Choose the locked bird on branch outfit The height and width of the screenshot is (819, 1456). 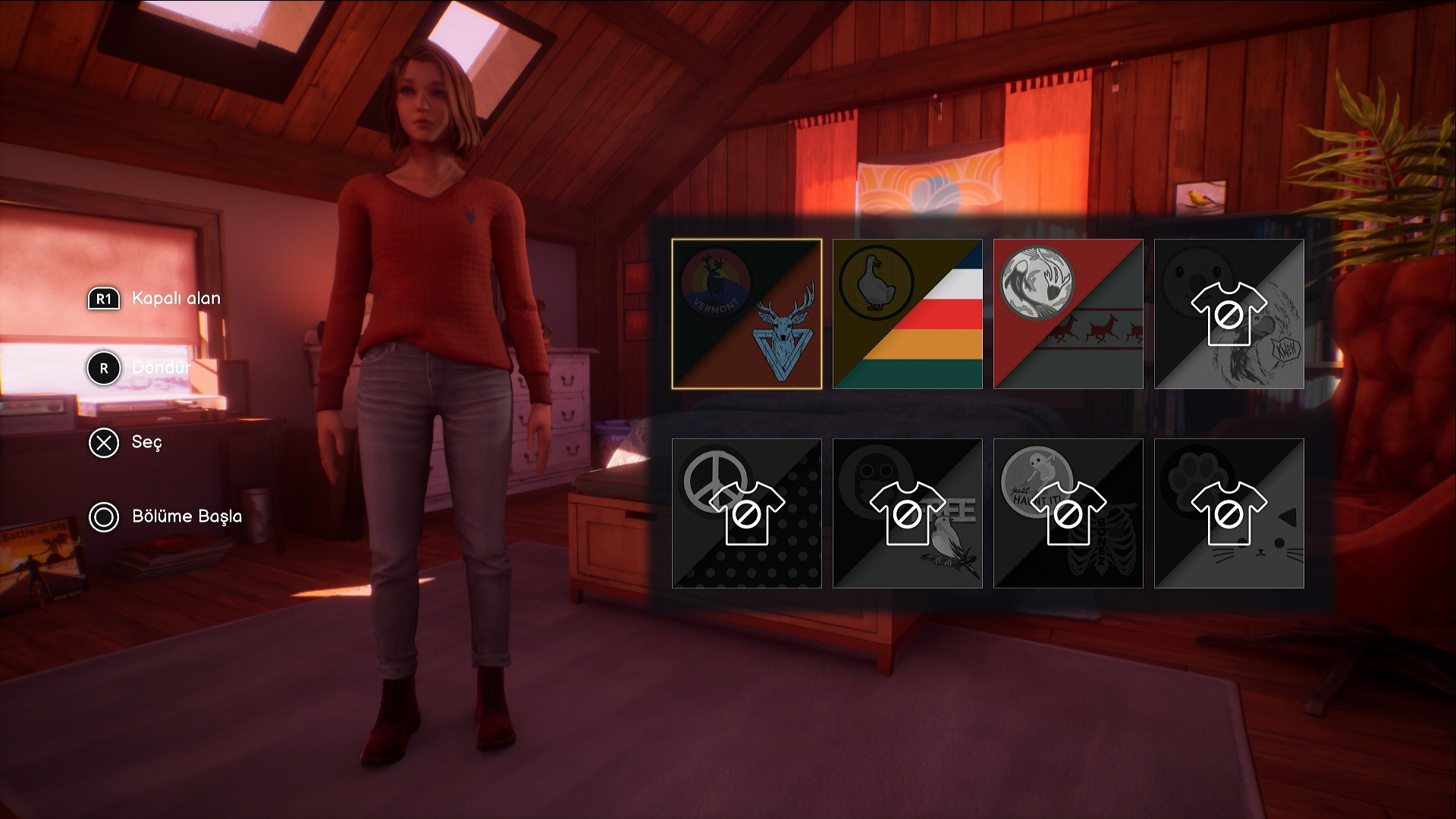click(x=907, y=513)
